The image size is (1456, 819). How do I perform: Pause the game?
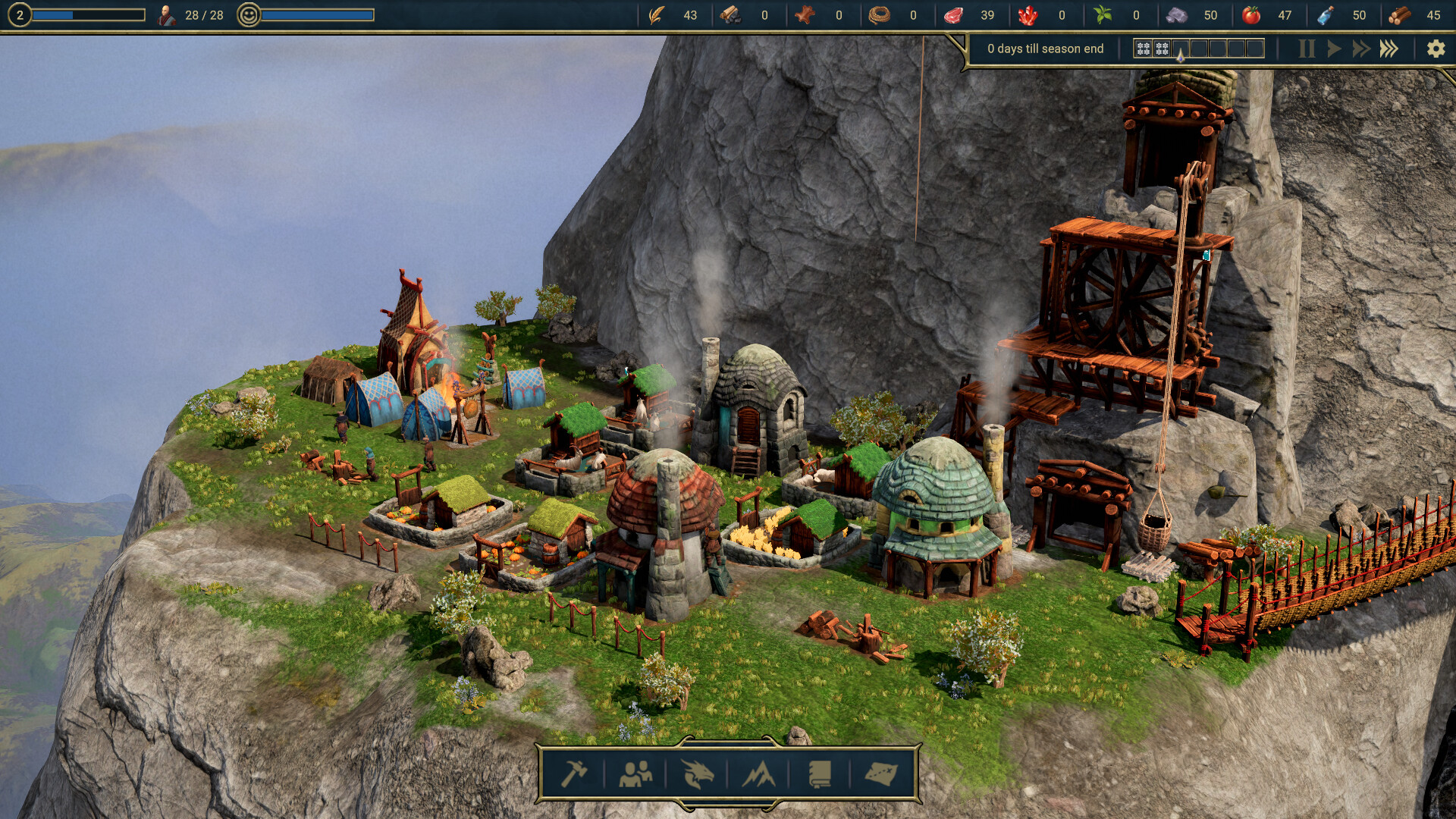click(x=1307, y=49)
